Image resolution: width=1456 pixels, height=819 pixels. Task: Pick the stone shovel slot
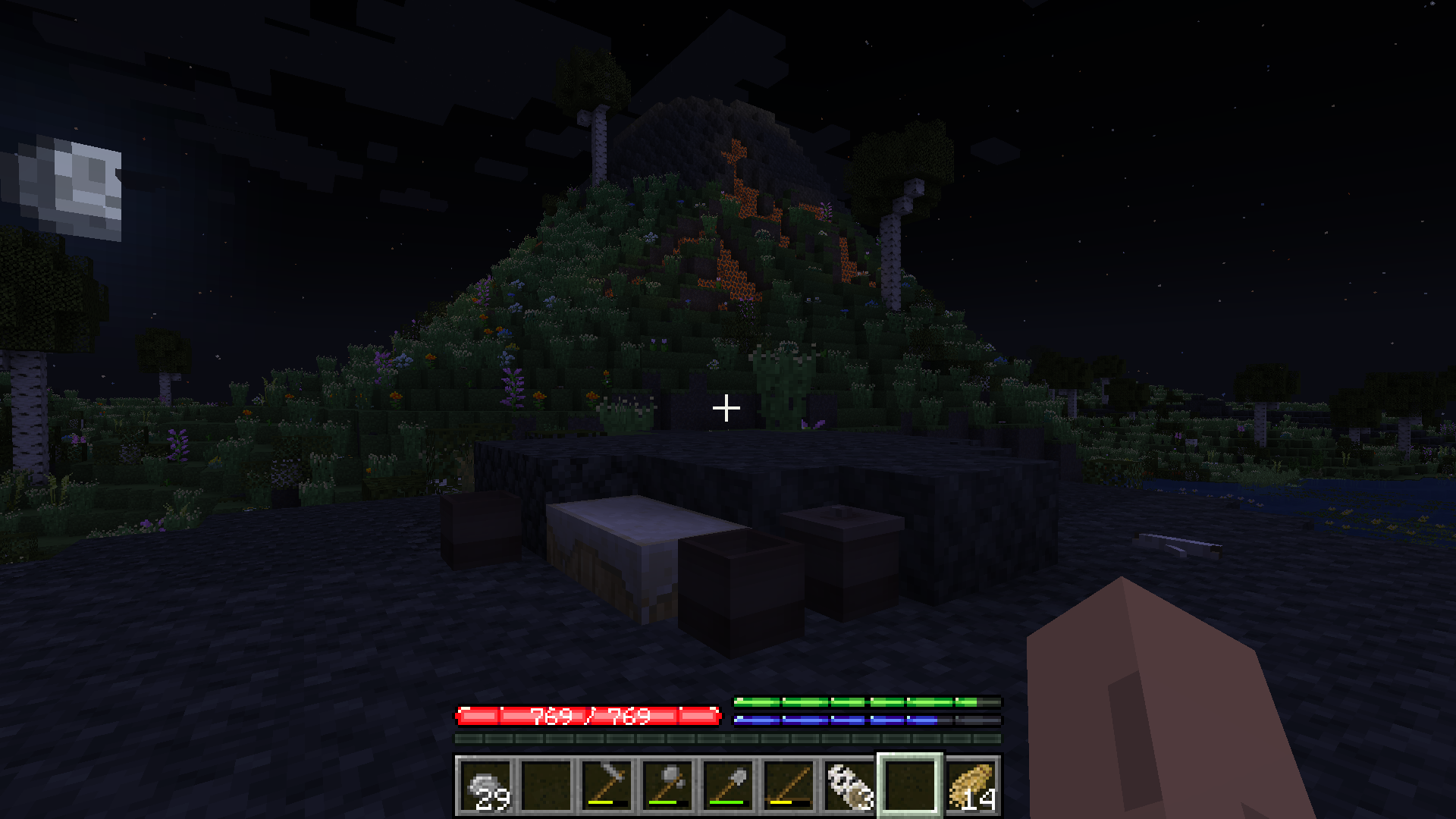(728, 786)
